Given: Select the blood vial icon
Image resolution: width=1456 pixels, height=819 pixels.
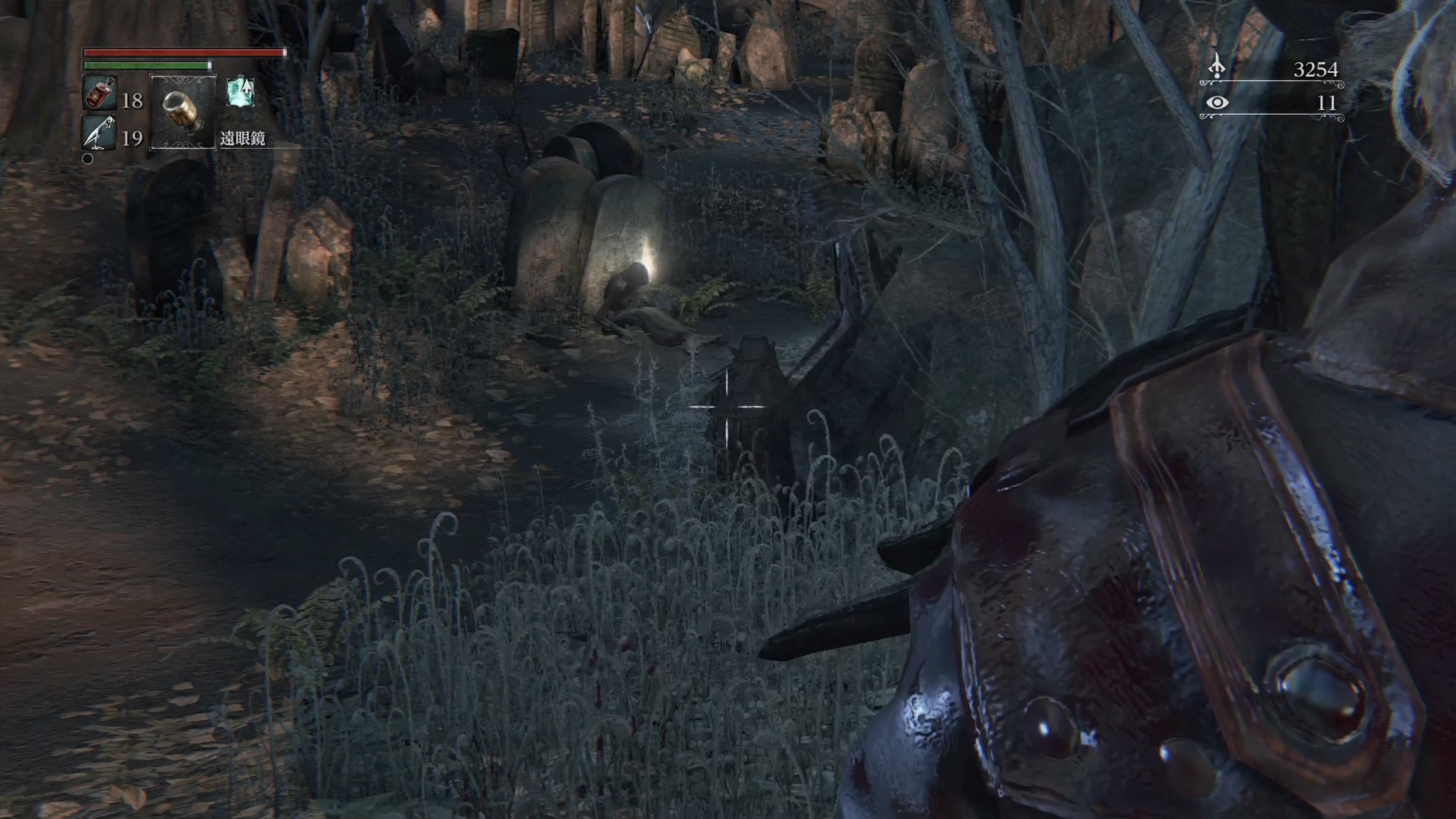Looking at the screenshot, I should (x=100, y=93).
